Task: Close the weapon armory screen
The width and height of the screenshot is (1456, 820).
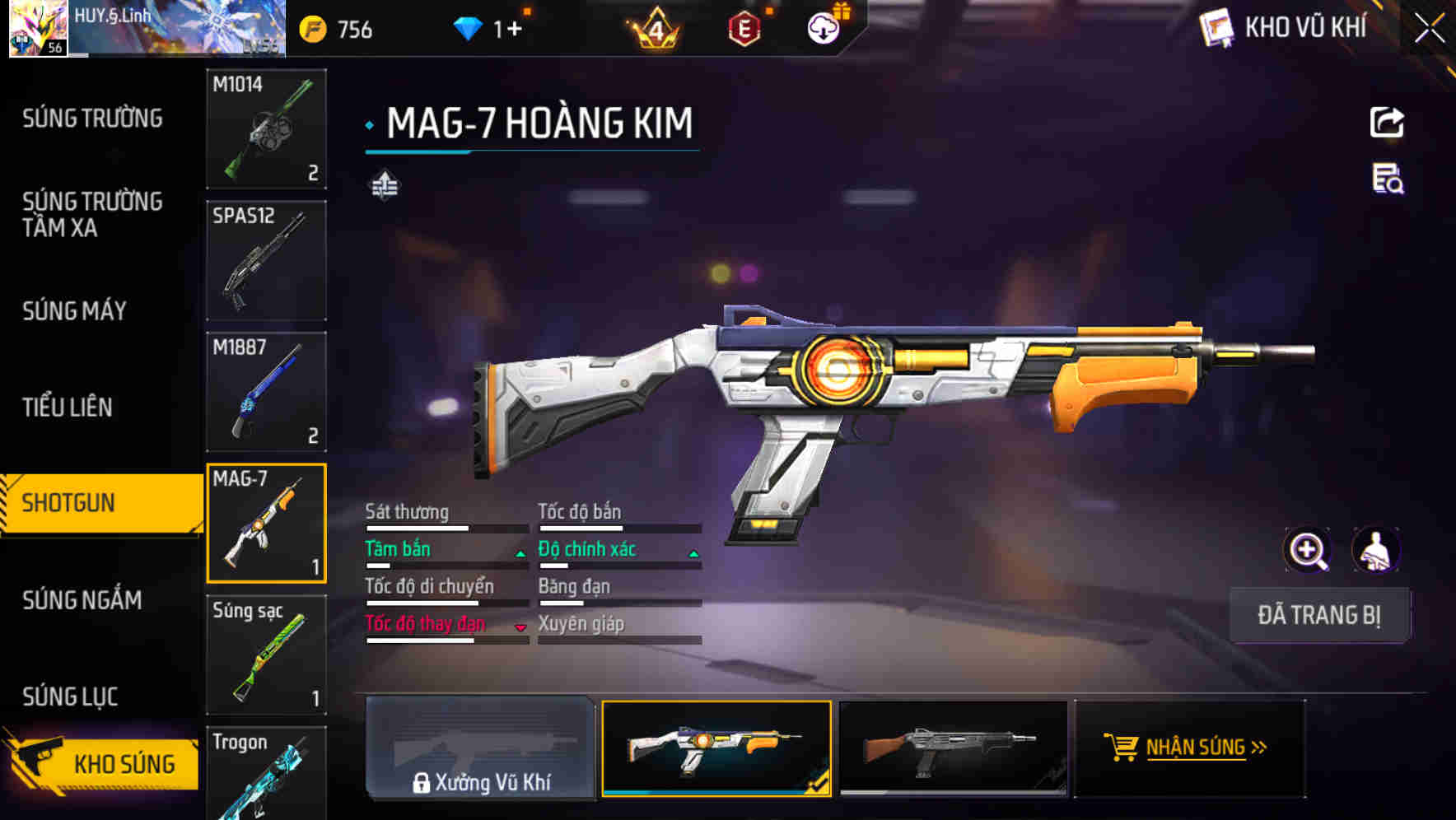Action: coord(1430,29)
